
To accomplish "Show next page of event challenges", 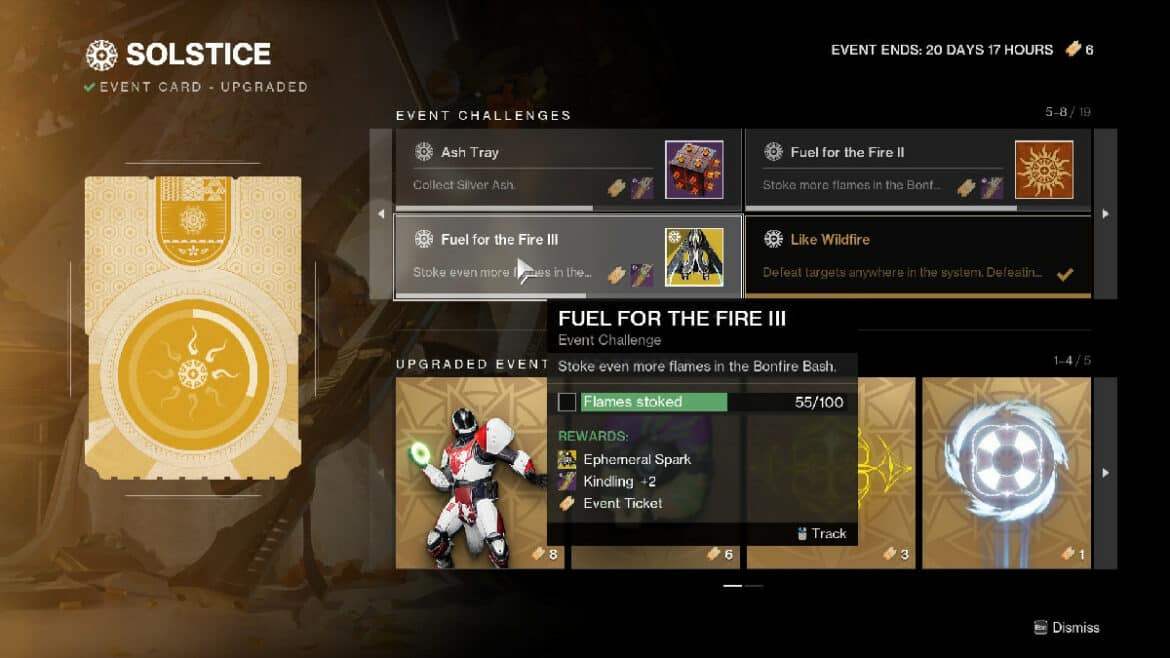I will coord(1105,213).
